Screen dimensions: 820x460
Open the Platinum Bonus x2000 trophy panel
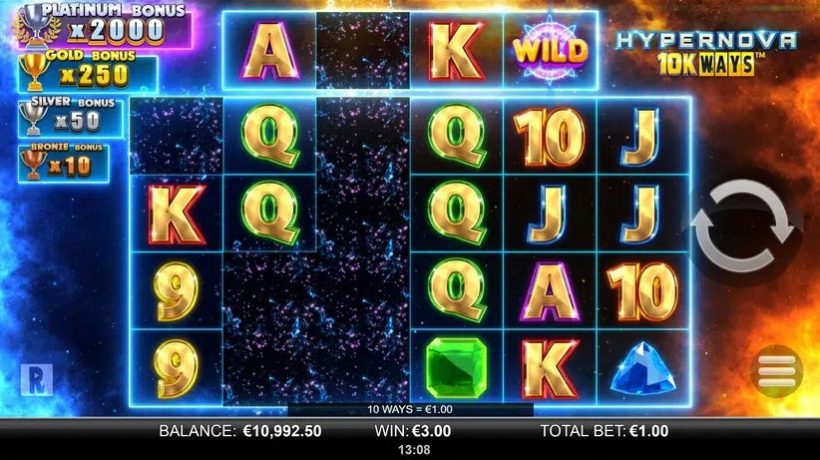tap(92, 24)
